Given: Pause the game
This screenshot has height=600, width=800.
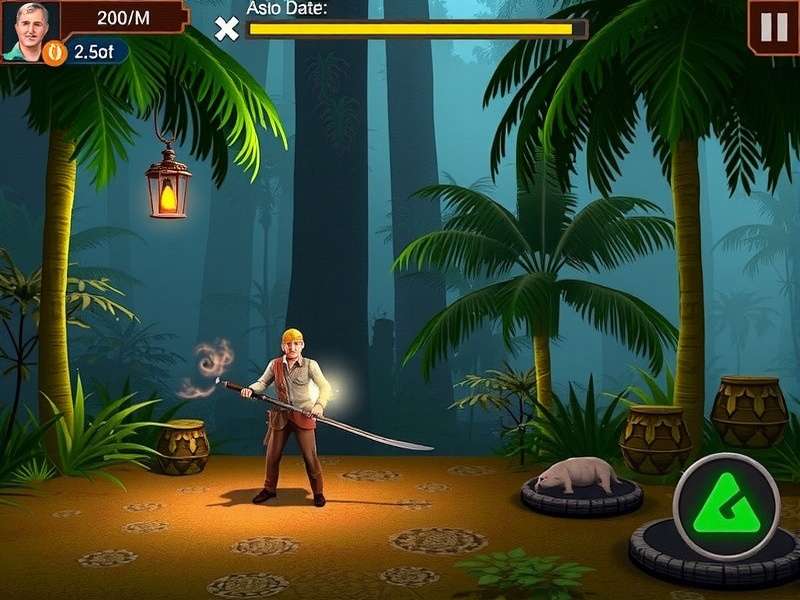Looking at the screenshot, I should click(x=773, y=27).
